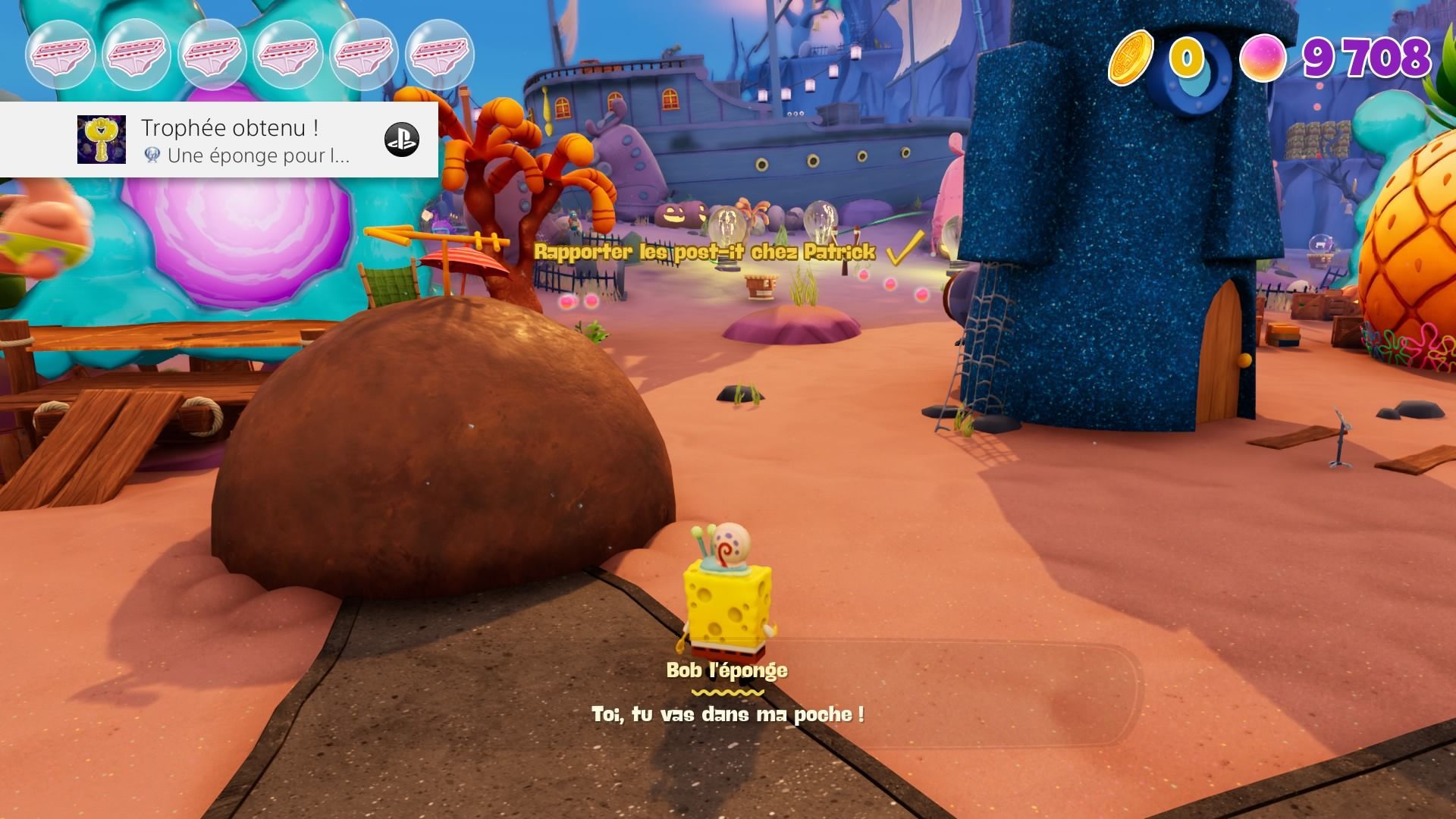Open the "Trophée obtenu !" notification
This screenshot has height=819, width=1456.
229,128
